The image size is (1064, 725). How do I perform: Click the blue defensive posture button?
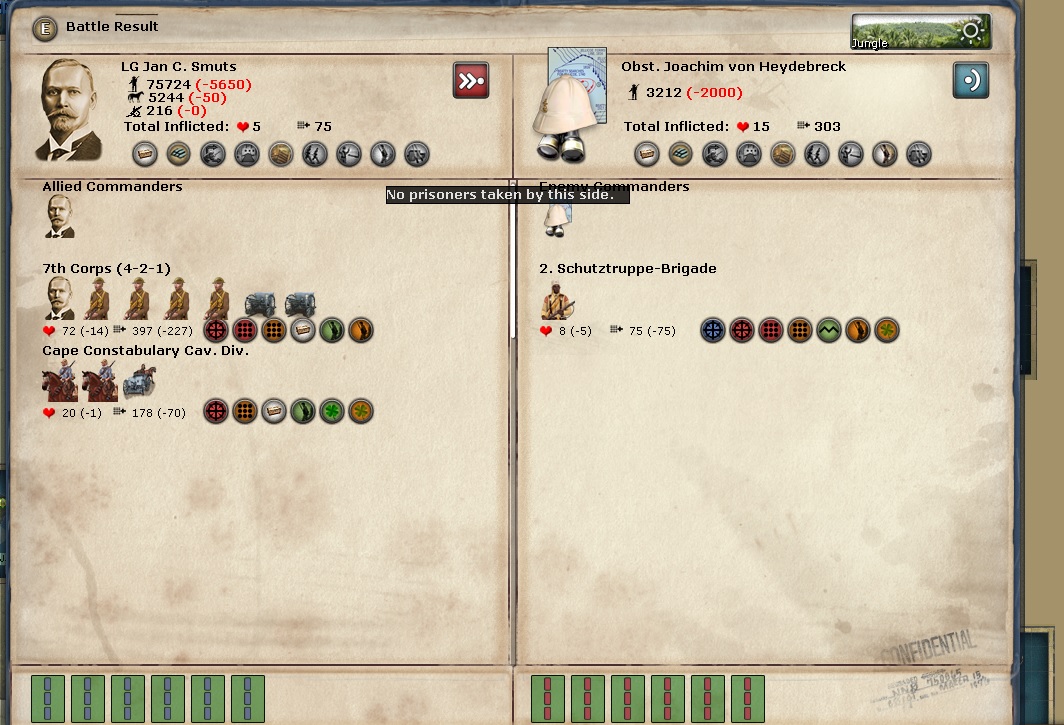pyautogui.click(x=970, y=80)
